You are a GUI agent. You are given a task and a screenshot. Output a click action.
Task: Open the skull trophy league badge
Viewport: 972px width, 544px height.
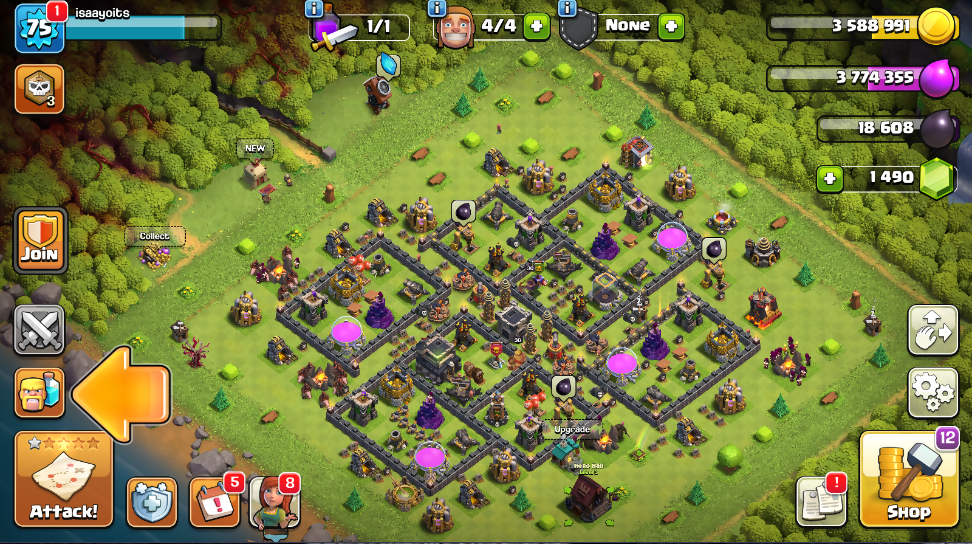(39, 89)
